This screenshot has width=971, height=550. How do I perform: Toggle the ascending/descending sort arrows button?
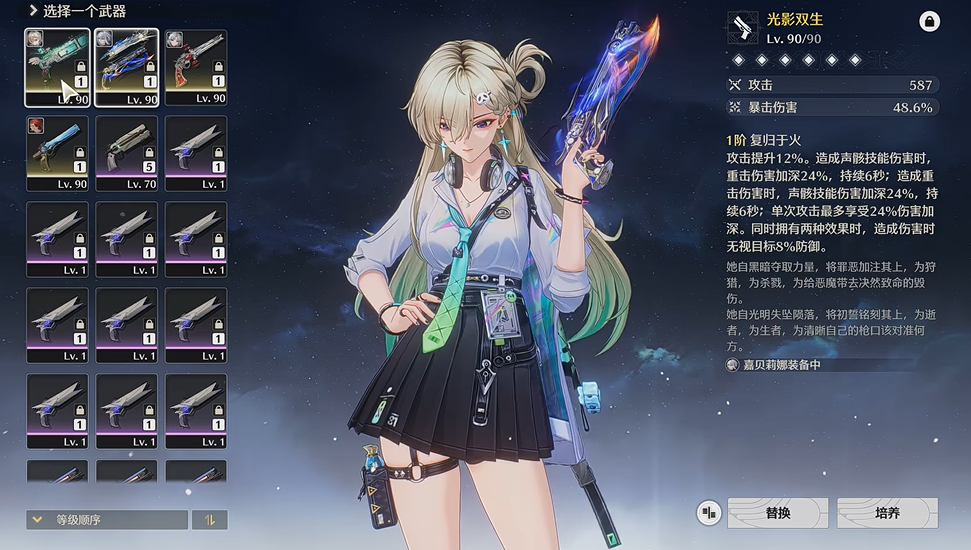point(210,520)
